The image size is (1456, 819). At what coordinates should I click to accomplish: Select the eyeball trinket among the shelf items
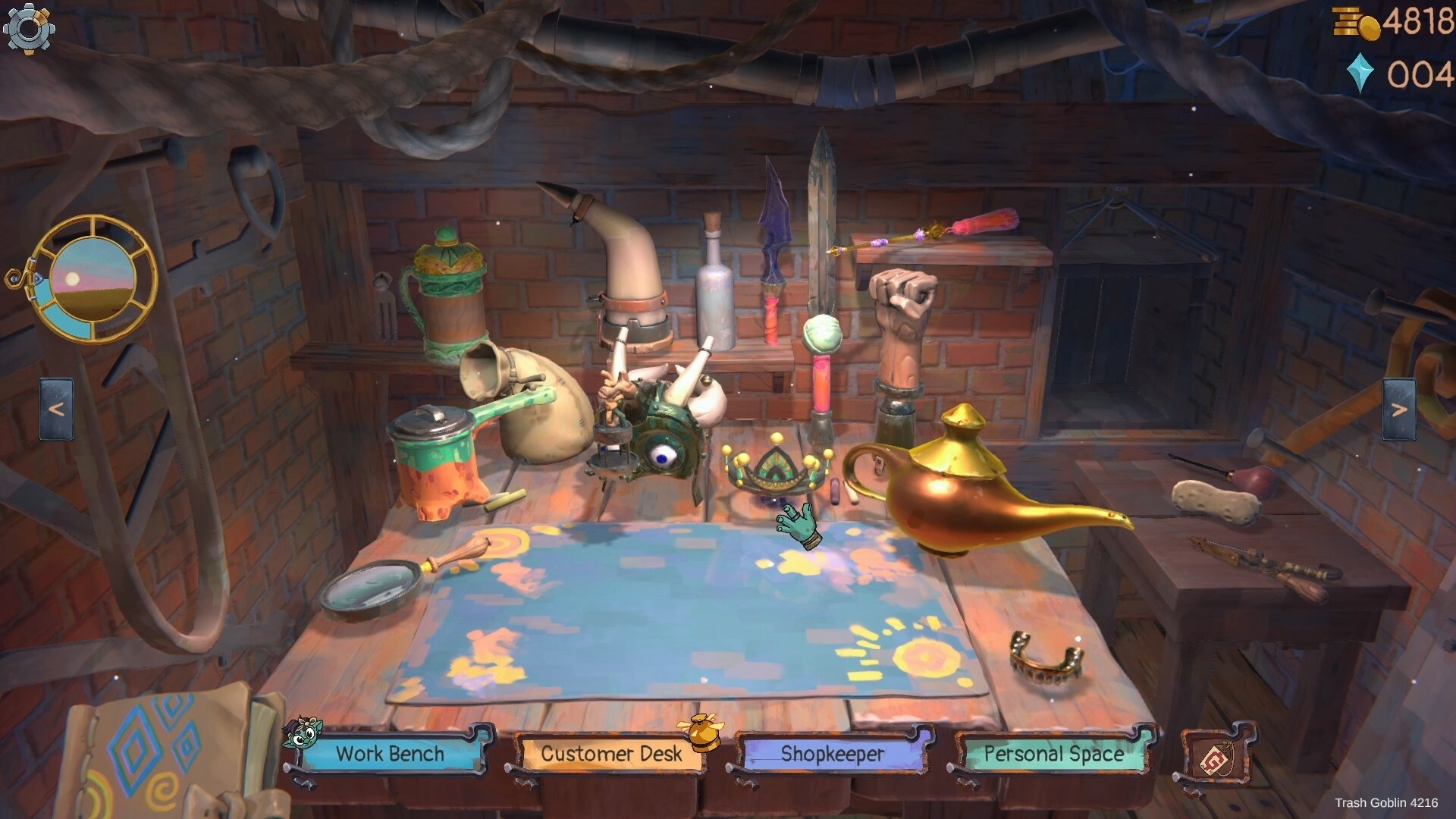[661, 455]
